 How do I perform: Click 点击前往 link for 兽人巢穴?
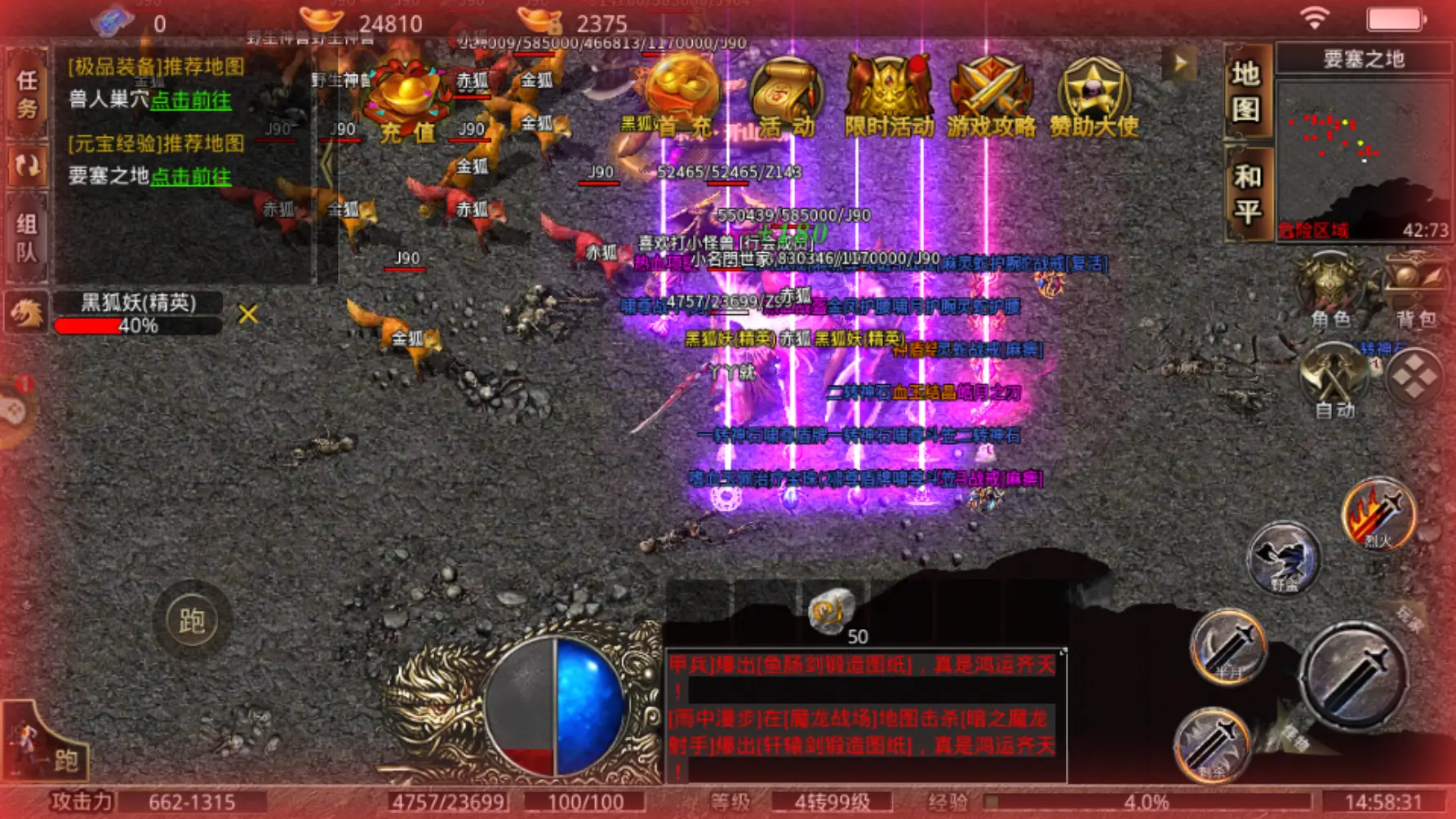[191, 100]
